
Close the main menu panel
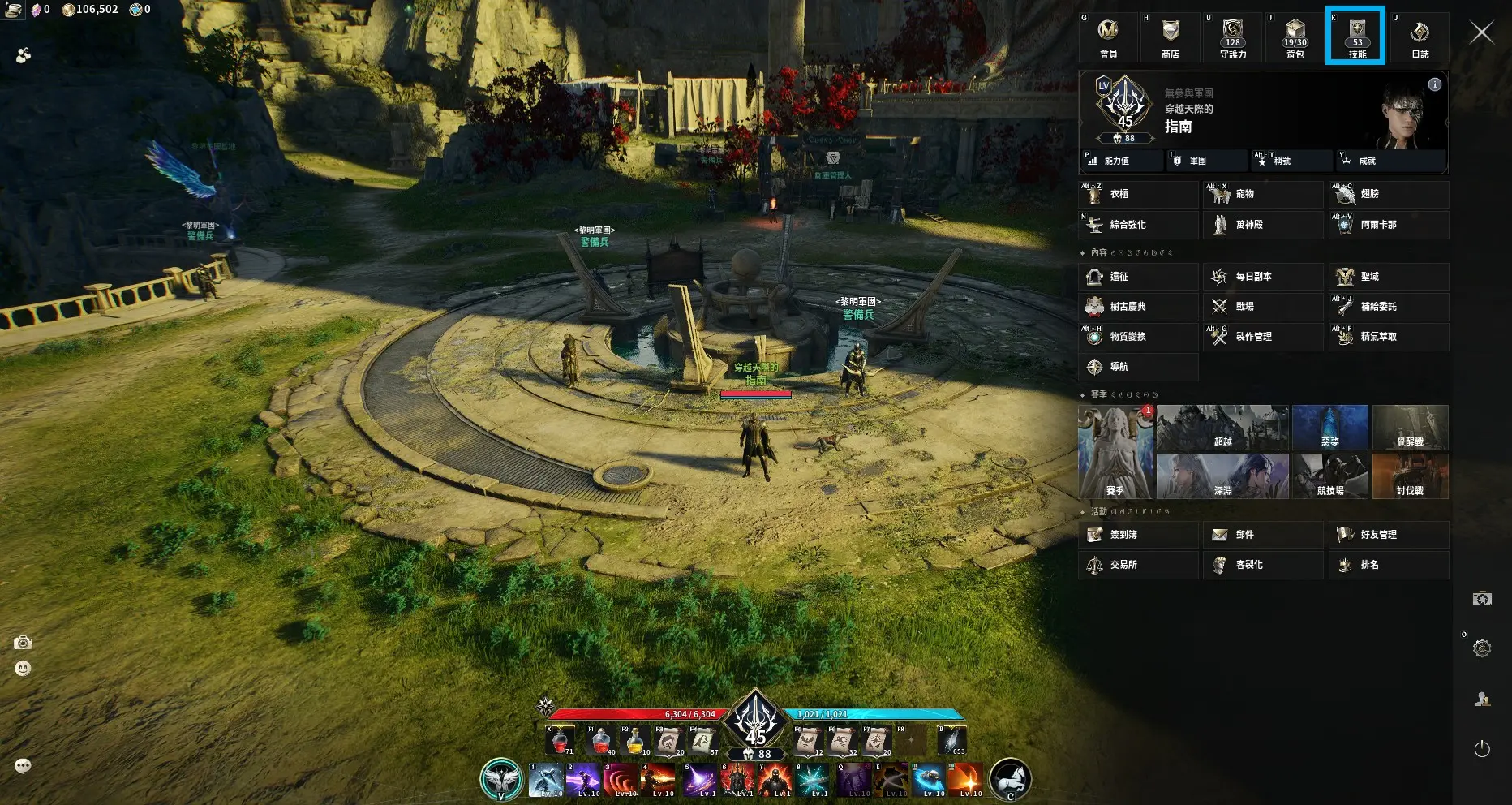[x=1482, y=32]
